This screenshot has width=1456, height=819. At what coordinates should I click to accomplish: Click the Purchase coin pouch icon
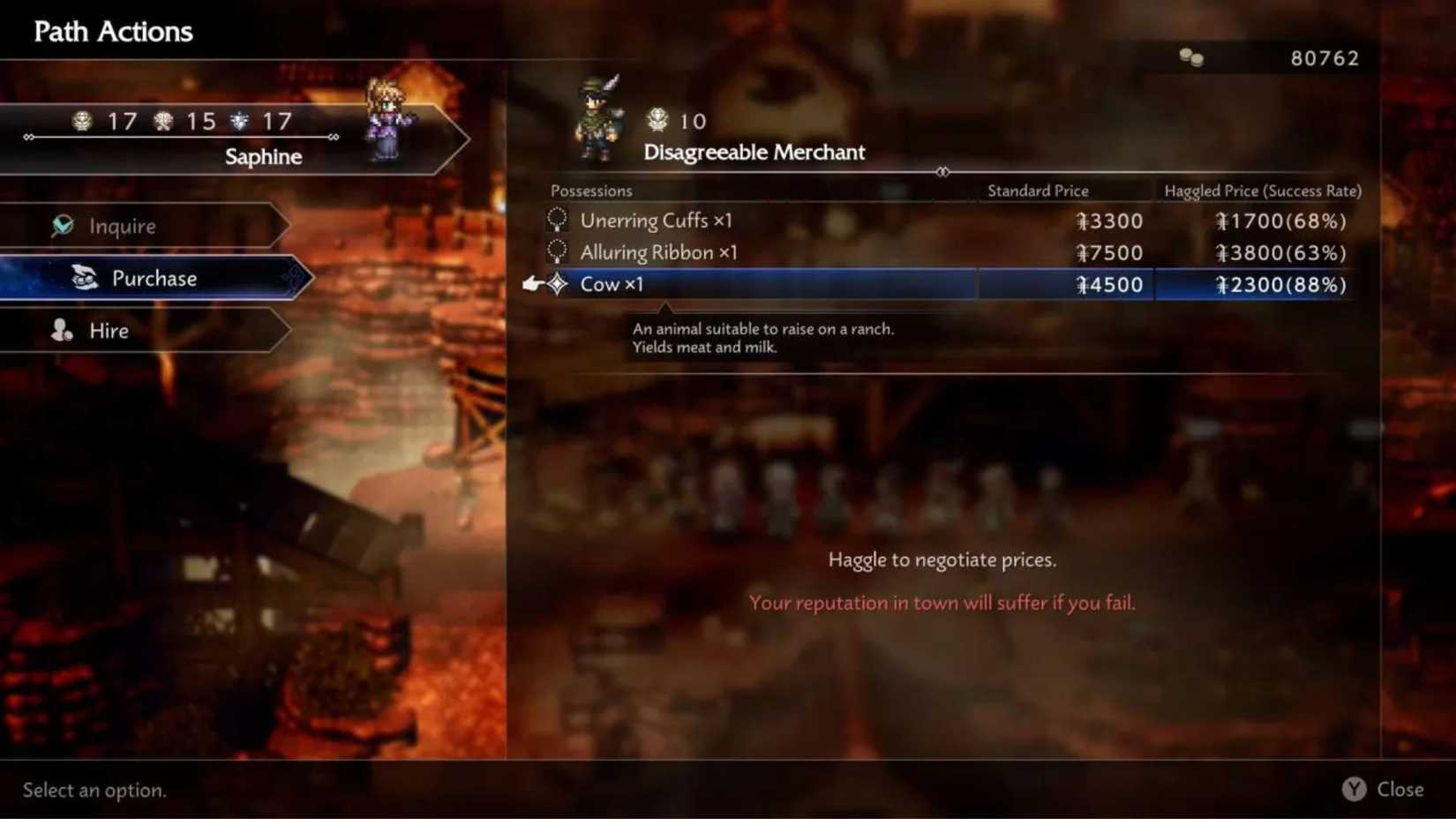click(83, 278)
